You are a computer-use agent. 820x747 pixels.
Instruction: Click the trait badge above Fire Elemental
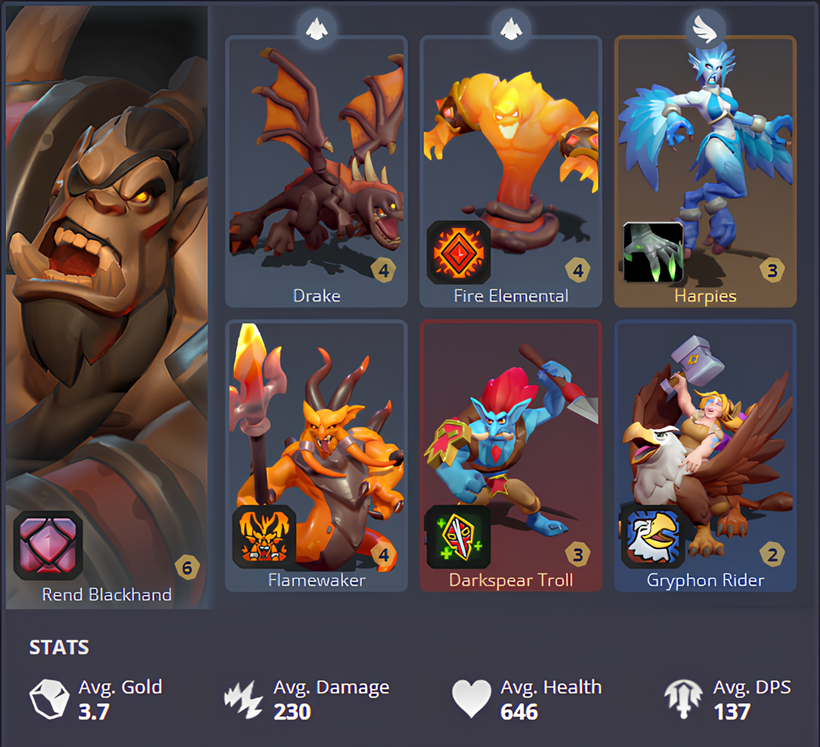(x=510, y=28)
